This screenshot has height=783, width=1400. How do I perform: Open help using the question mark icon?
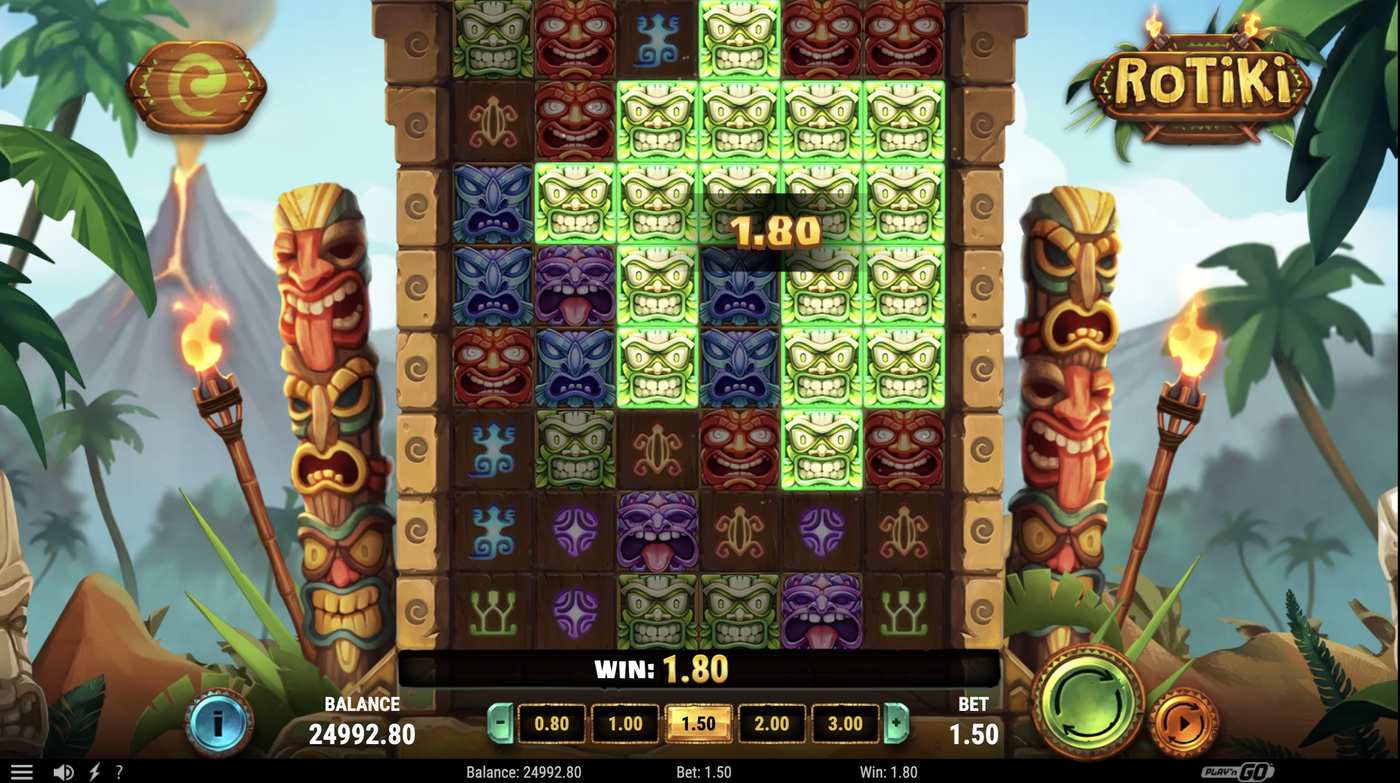pyautogui.click(x=118, y=771)
